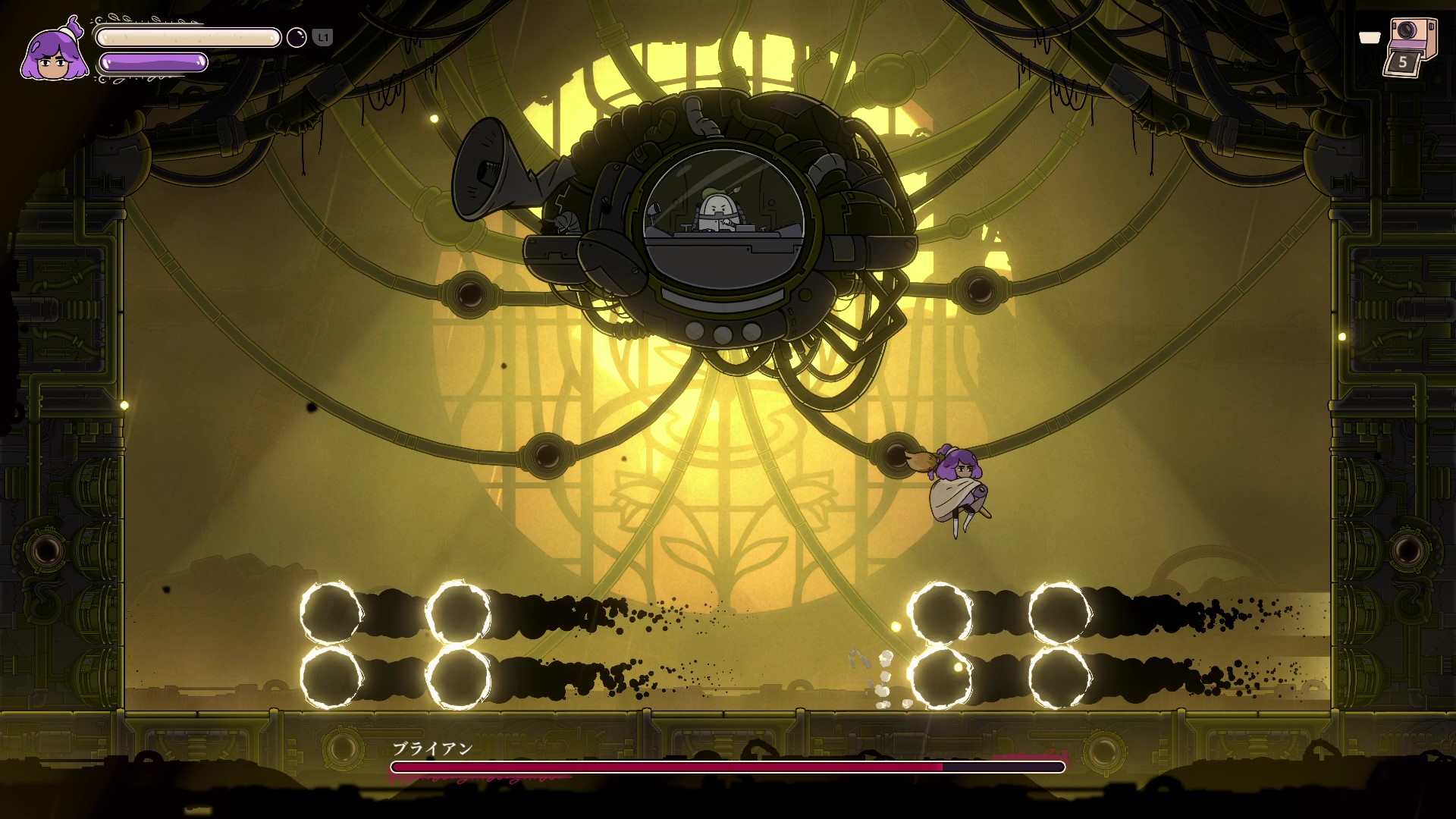Select the instant camera item icon
The image size is (1456, 819).
pos(1410,45)
